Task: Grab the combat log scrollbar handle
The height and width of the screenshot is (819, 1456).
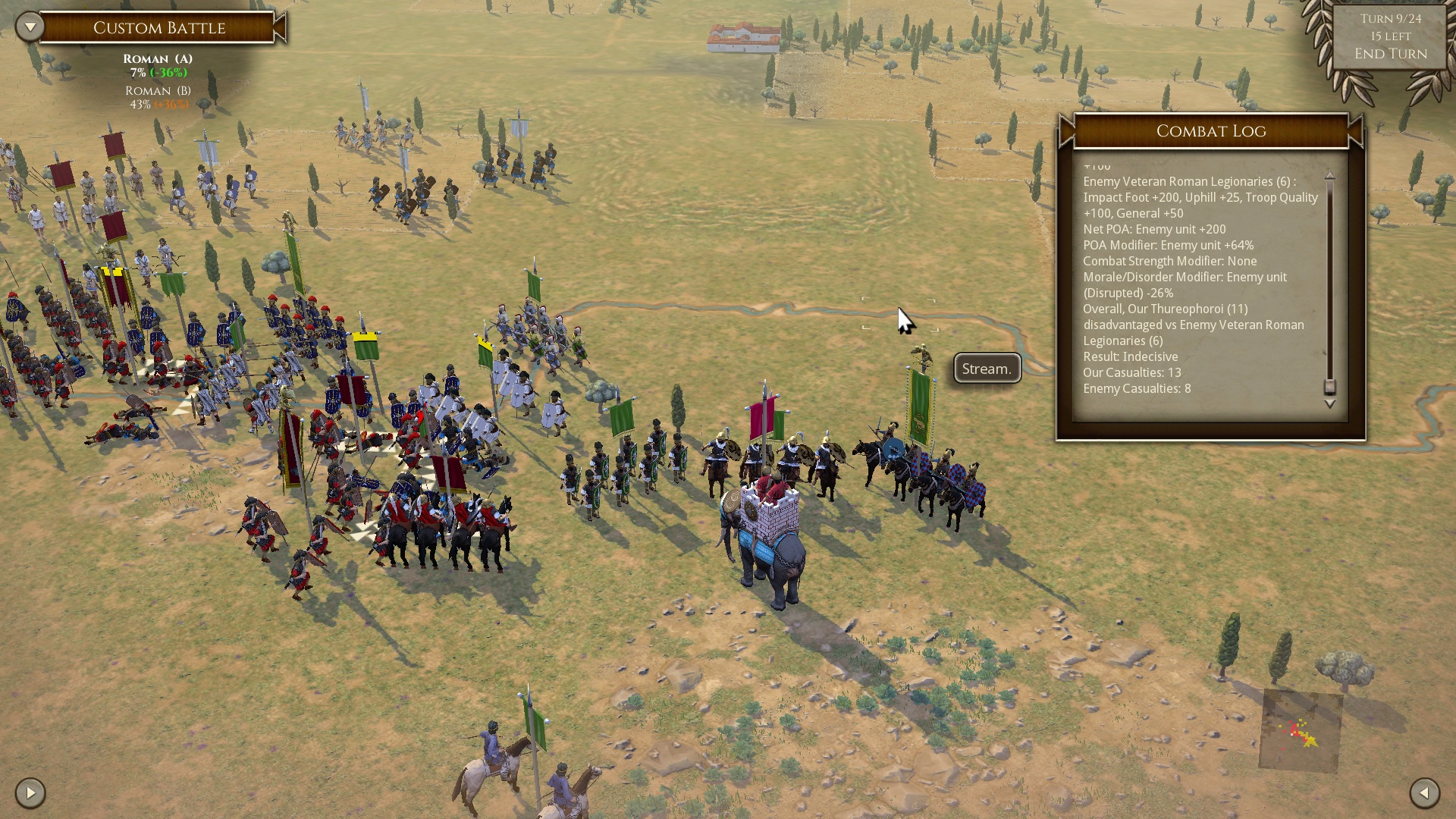Action: pos(1329,386)
